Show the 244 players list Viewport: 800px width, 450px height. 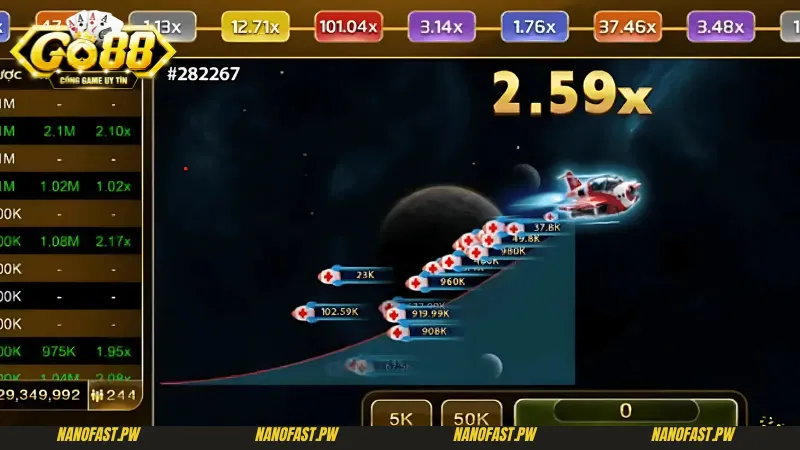[x=115, y=395]
